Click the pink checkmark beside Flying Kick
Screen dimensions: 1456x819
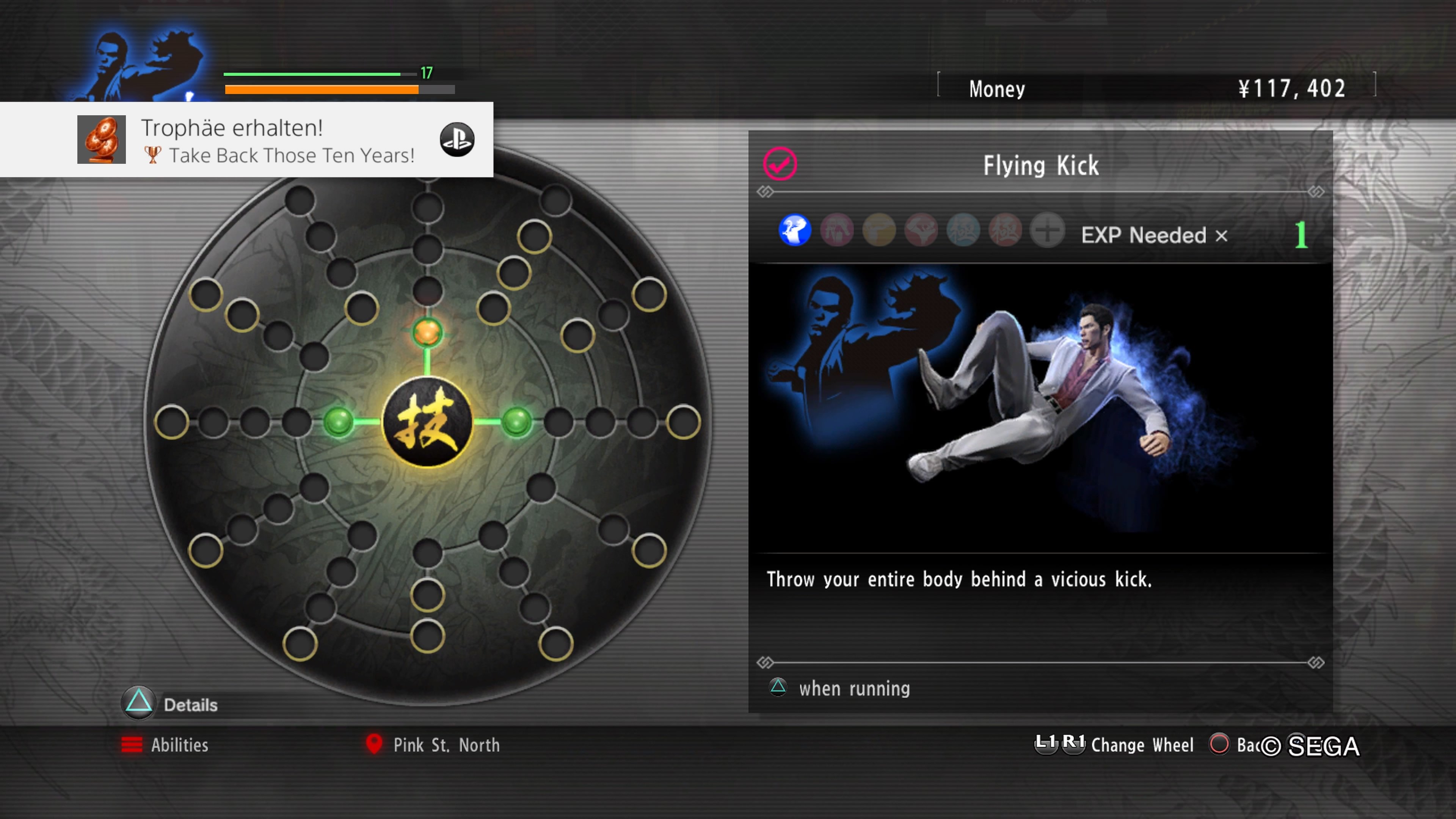click(780, 164)
